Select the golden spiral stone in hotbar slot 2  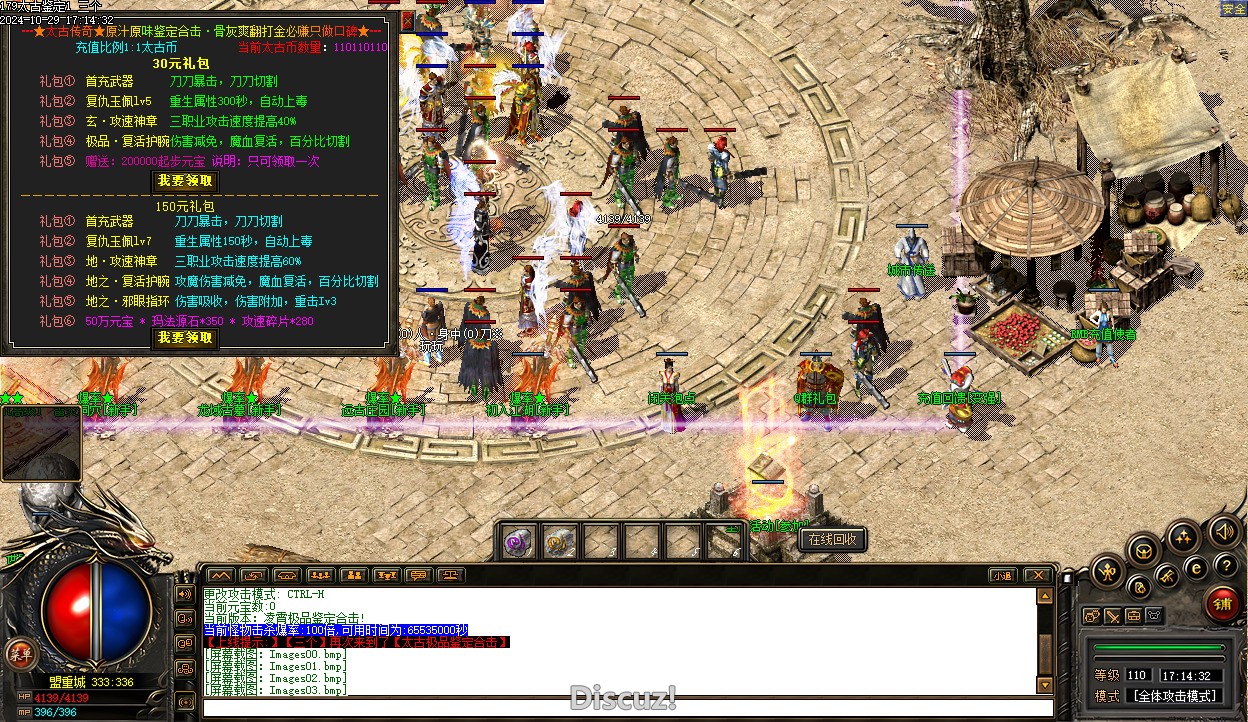[x=559, y=542]
